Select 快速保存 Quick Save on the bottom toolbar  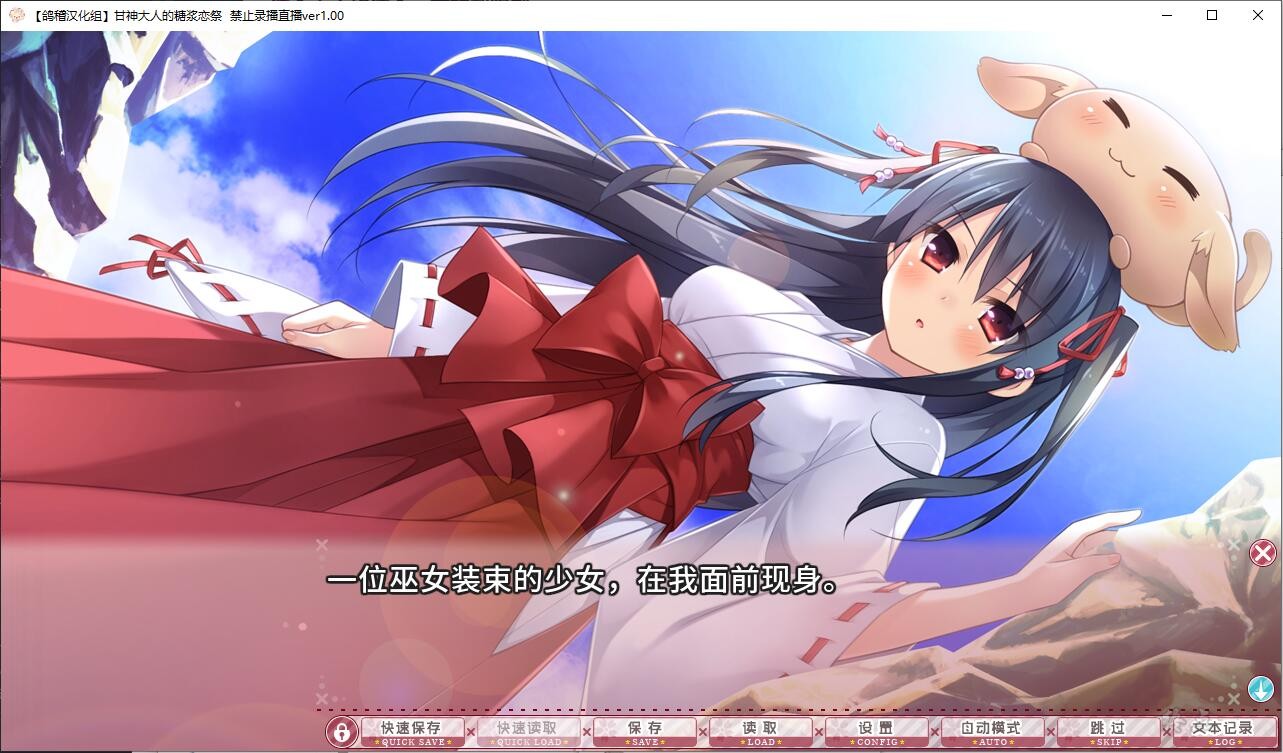(413, 732)
